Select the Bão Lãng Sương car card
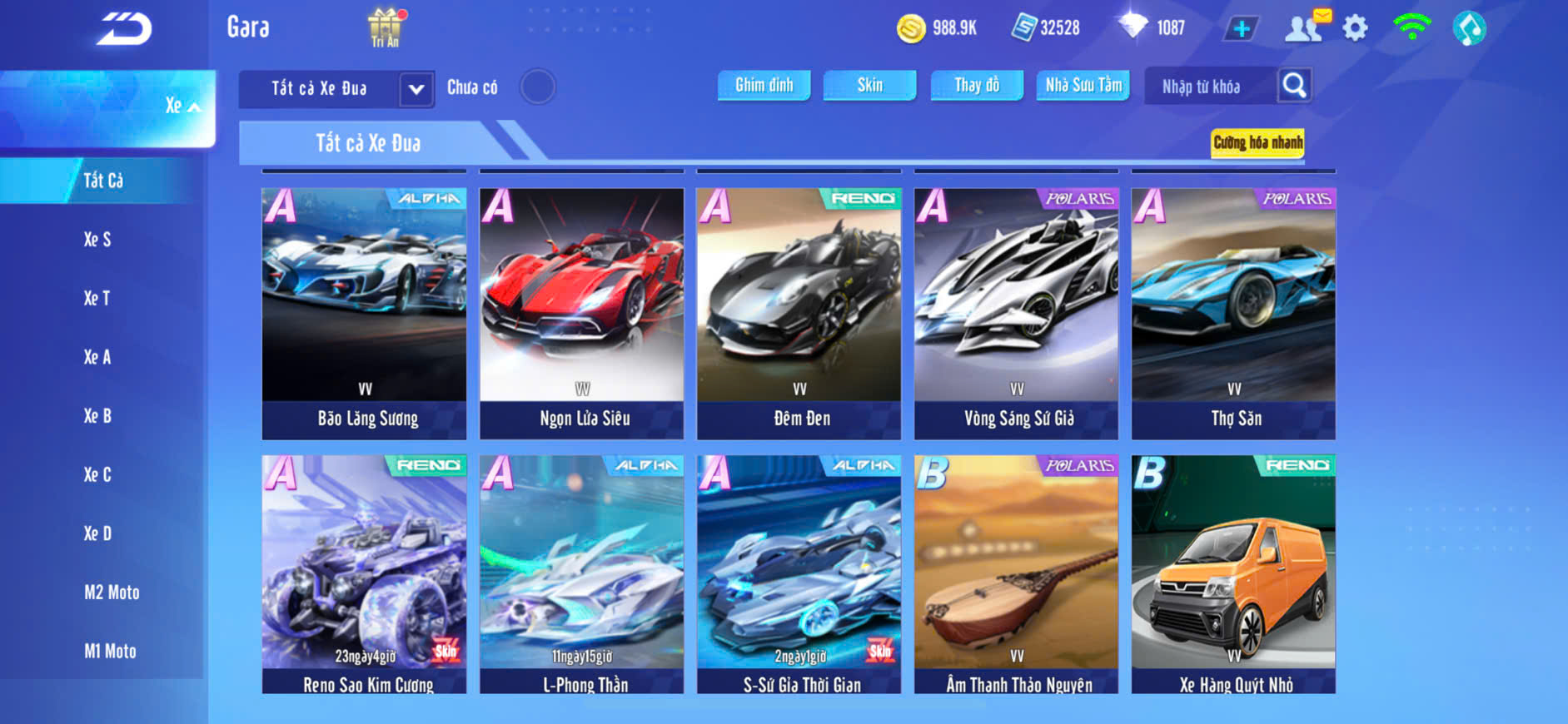1568x724 pixels. [364, 313]
